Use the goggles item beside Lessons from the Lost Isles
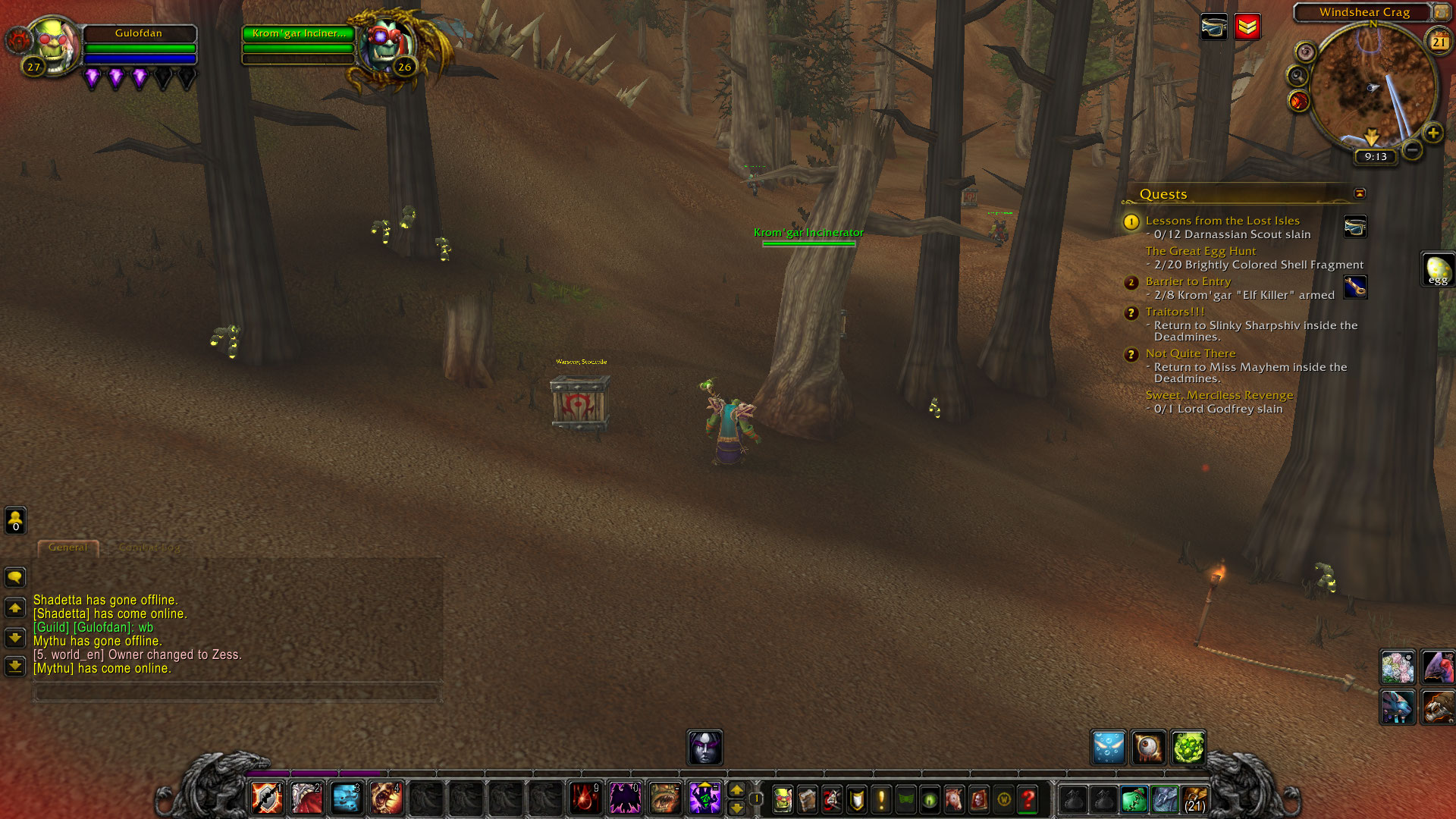Viewport: 1456px width, 819px height. coord(1355,226)
